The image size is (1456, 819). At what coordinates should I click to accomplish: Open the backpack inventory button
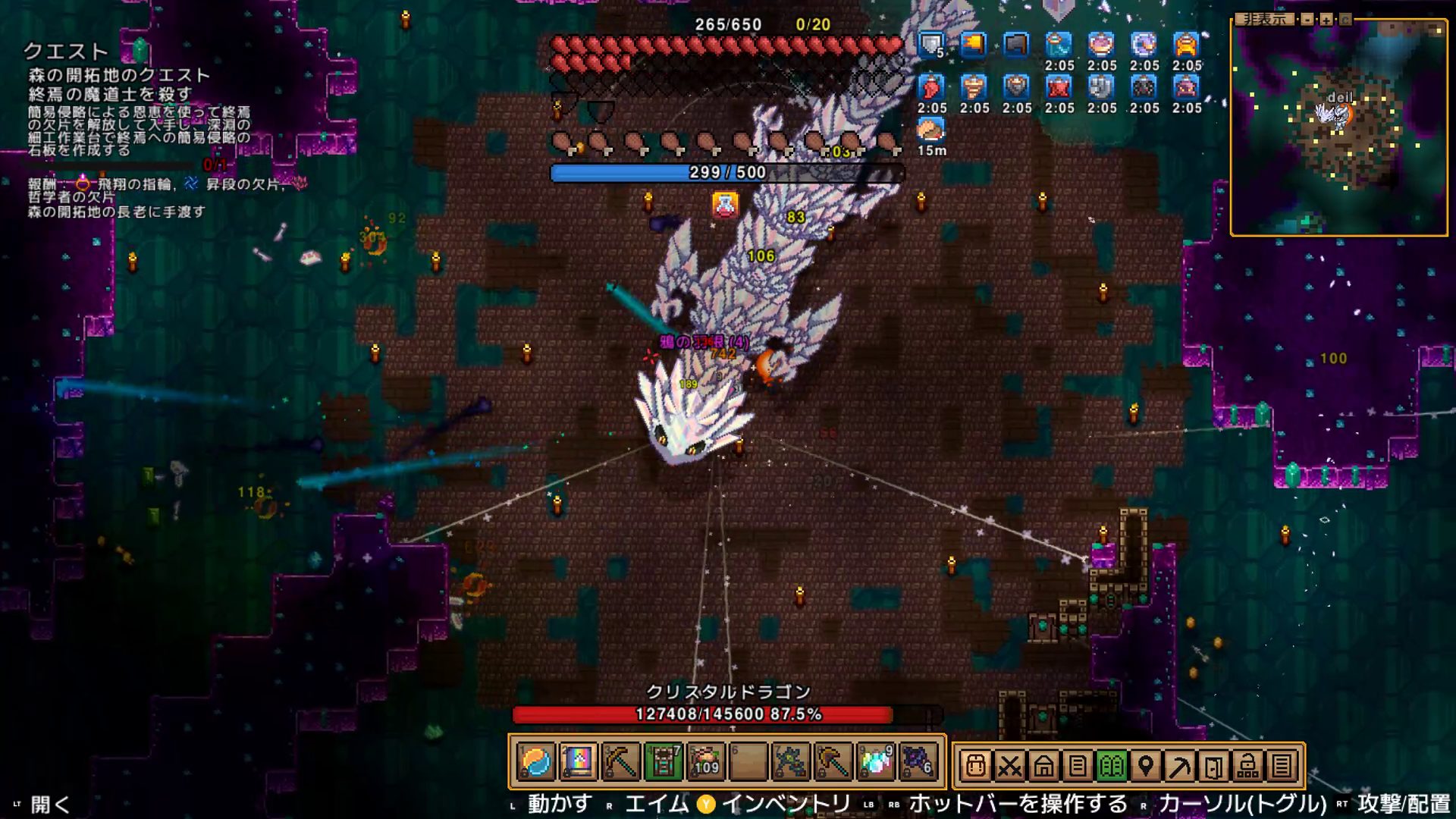click(x=975, y=766)
